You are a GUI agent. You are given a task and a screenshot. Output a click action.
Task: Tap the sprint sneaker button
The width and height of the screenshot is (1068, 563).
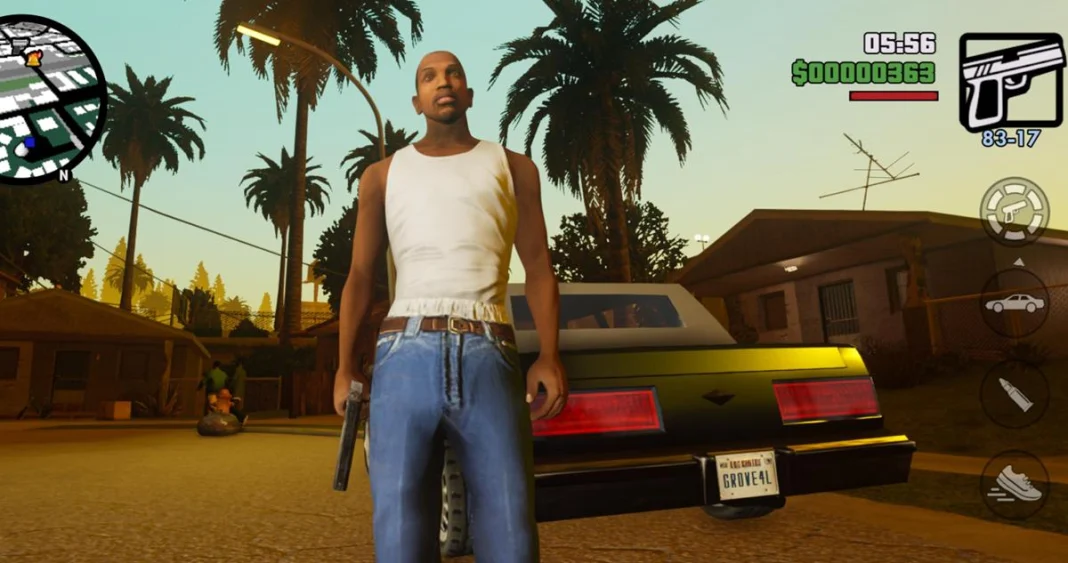point(1014,484)
